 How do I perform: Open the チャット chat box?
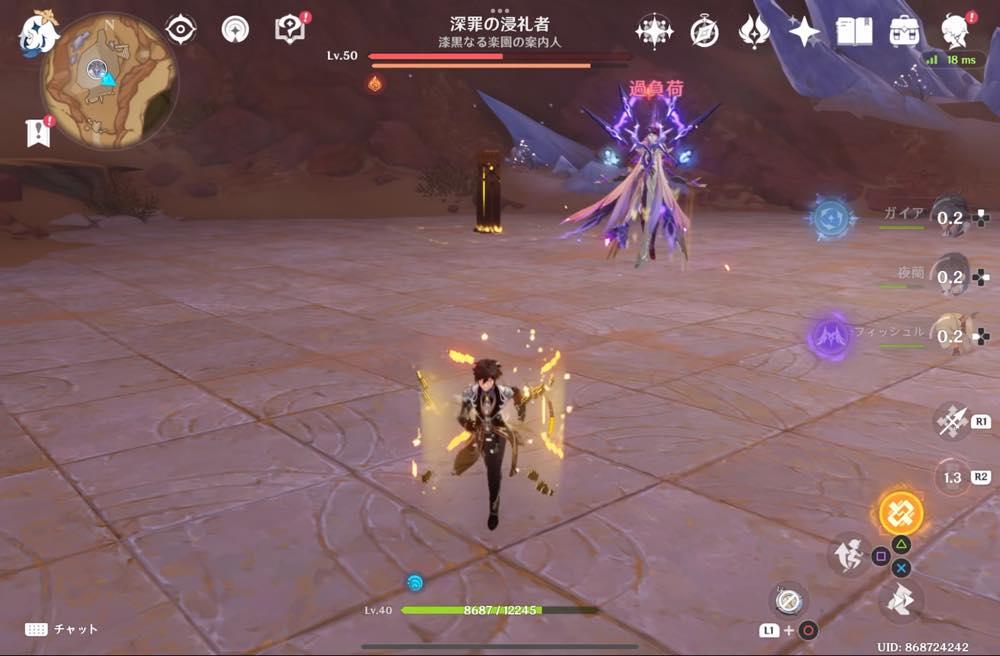coord(62,629)
